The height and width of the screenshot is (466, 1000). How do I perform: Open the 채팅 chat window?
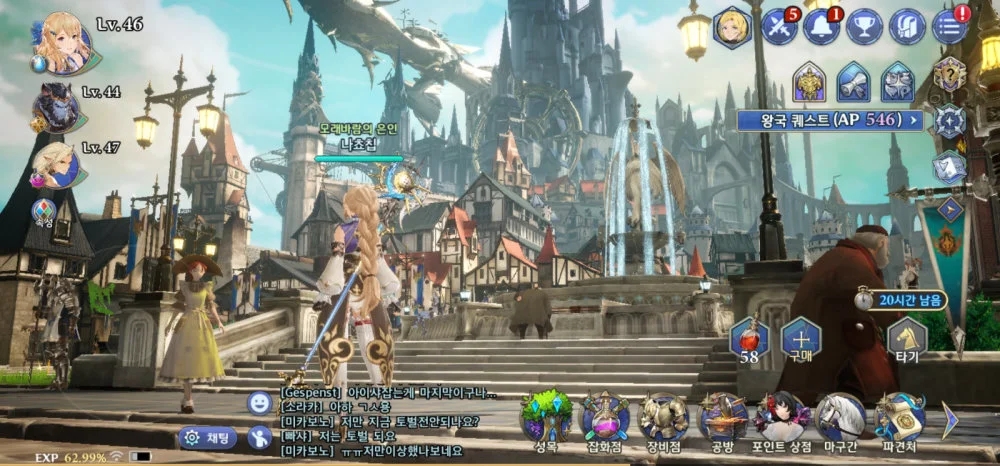coord(208,438)
